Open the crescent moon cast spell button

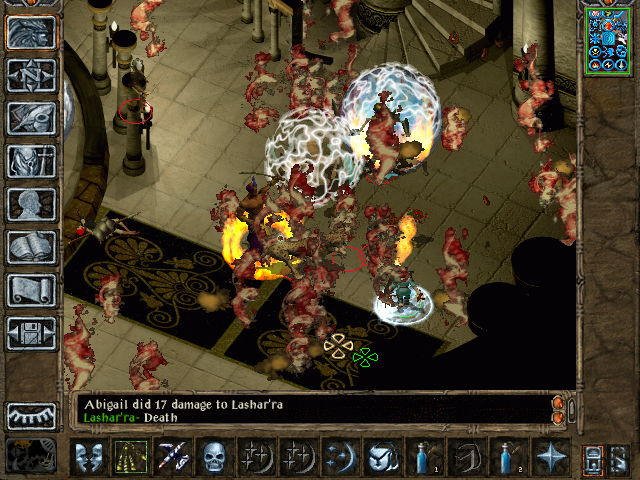pyautogui.click(x=342, y=457)
